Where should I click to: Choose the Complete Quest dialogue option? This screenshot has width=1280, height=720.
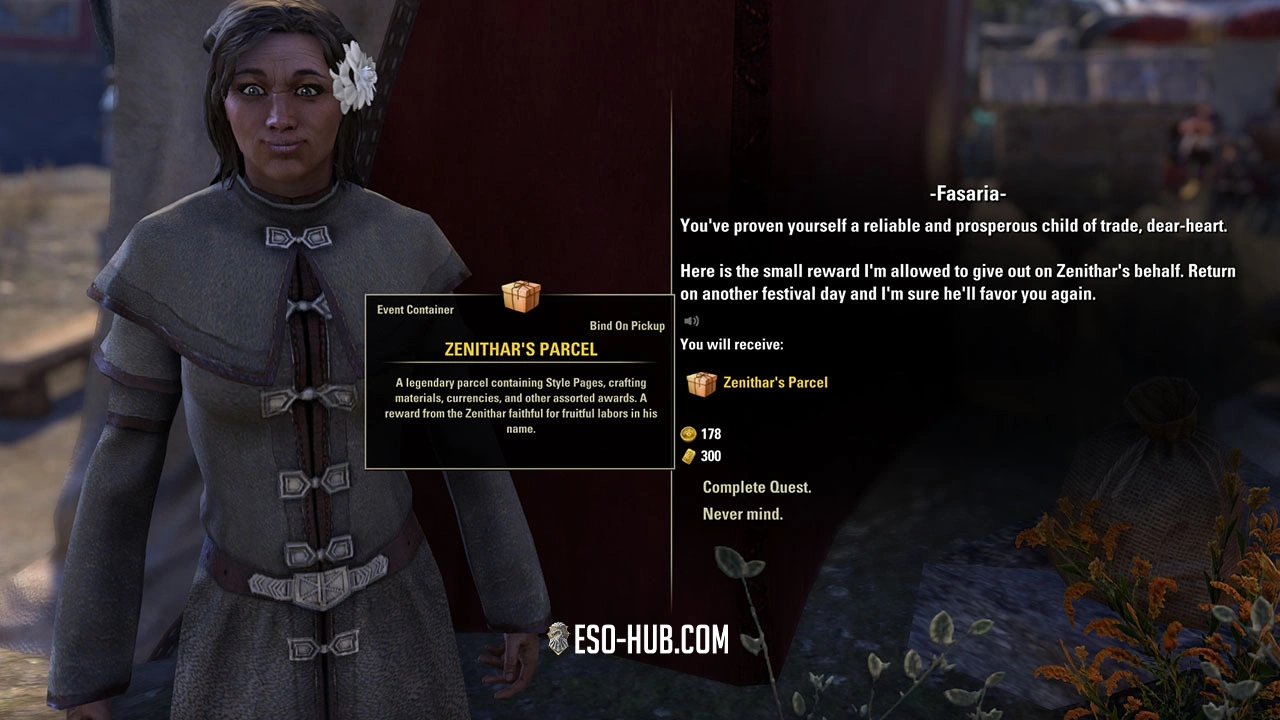(x=757, y=487)
